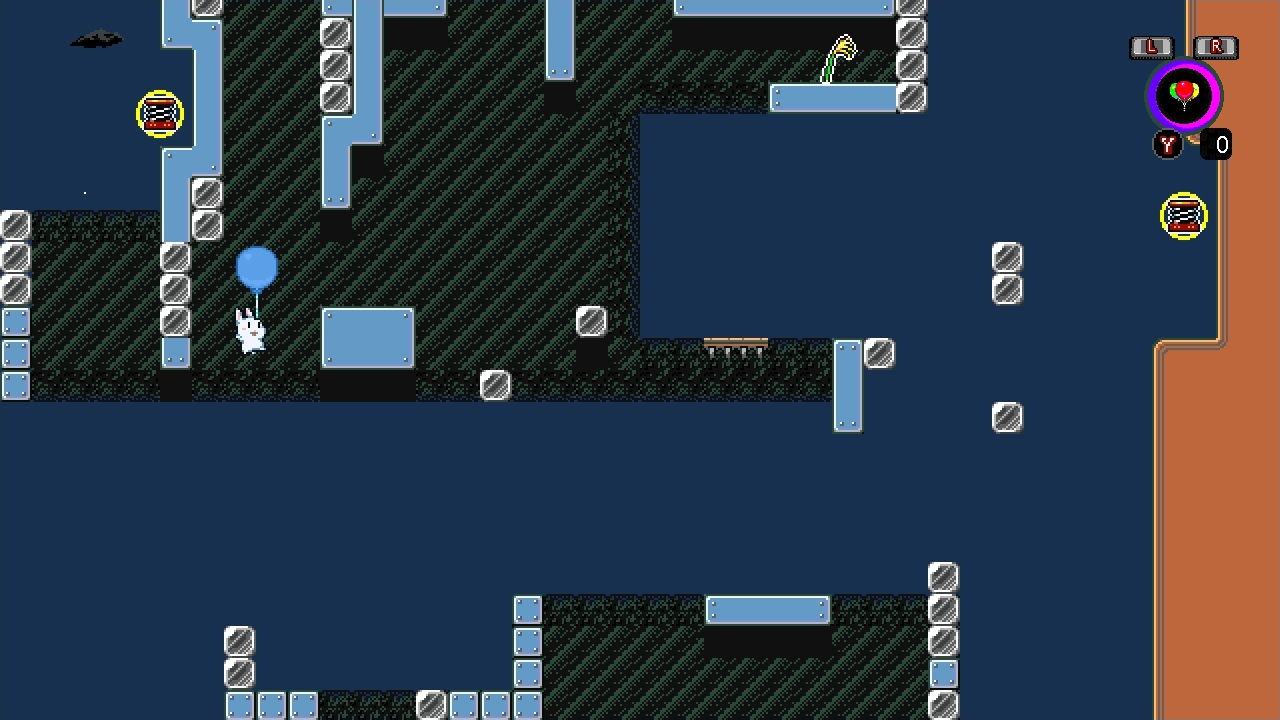Click the red Y button icon
Screen dimensions: 1280x720
(1167, 145)
